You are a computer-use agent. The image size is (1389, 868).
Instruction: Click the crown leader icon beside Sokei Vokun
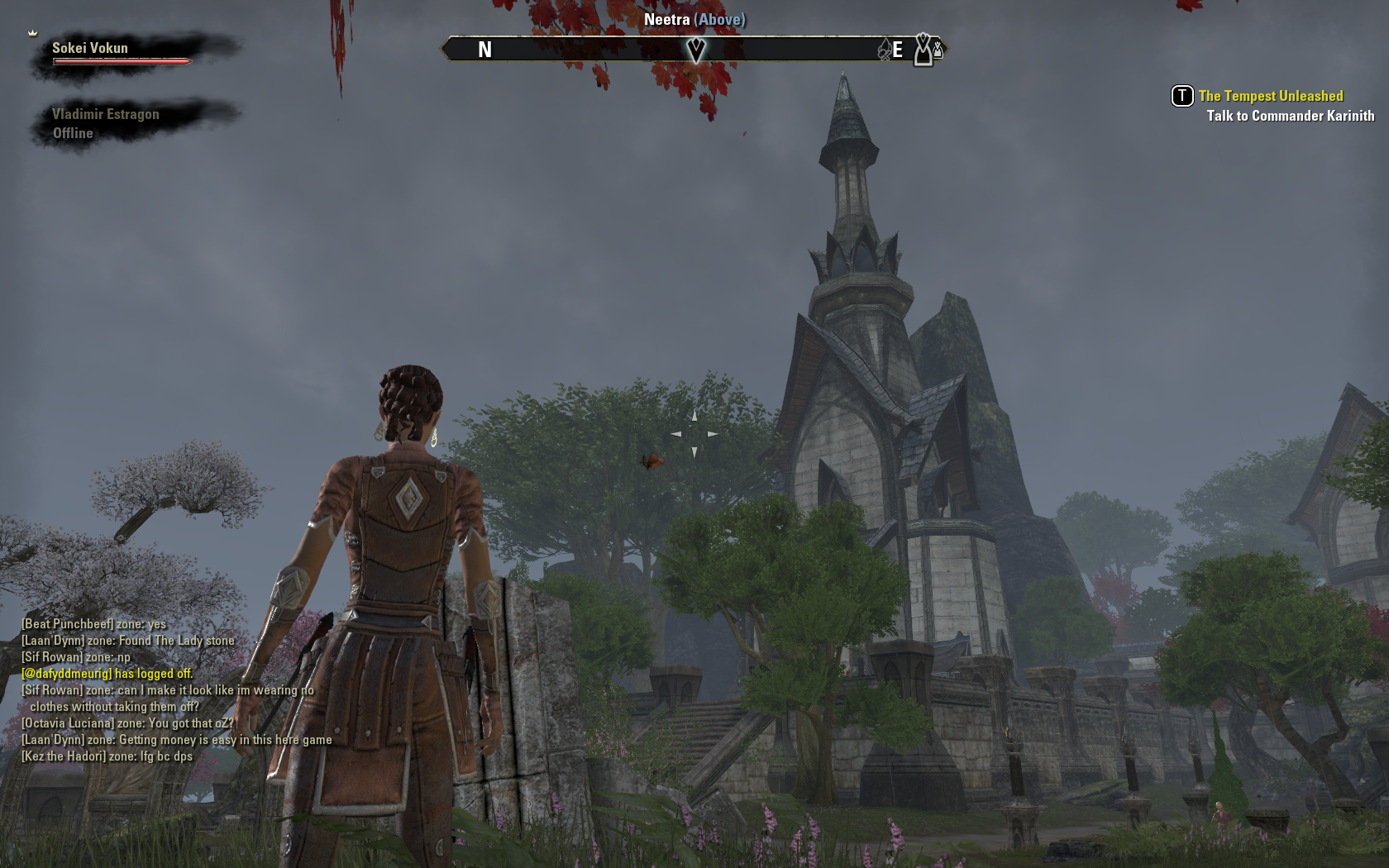pyautogui.click(x=31, y=34)
